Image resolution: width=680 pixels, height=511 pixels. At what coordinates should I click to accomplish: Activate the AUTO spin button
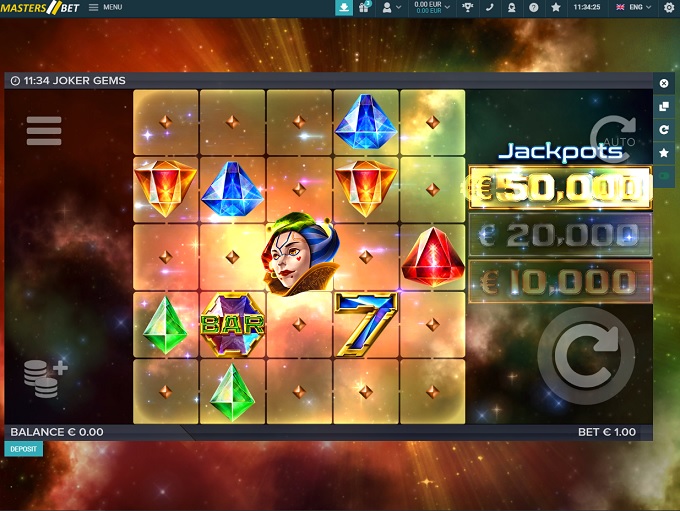tap(612, 136)
